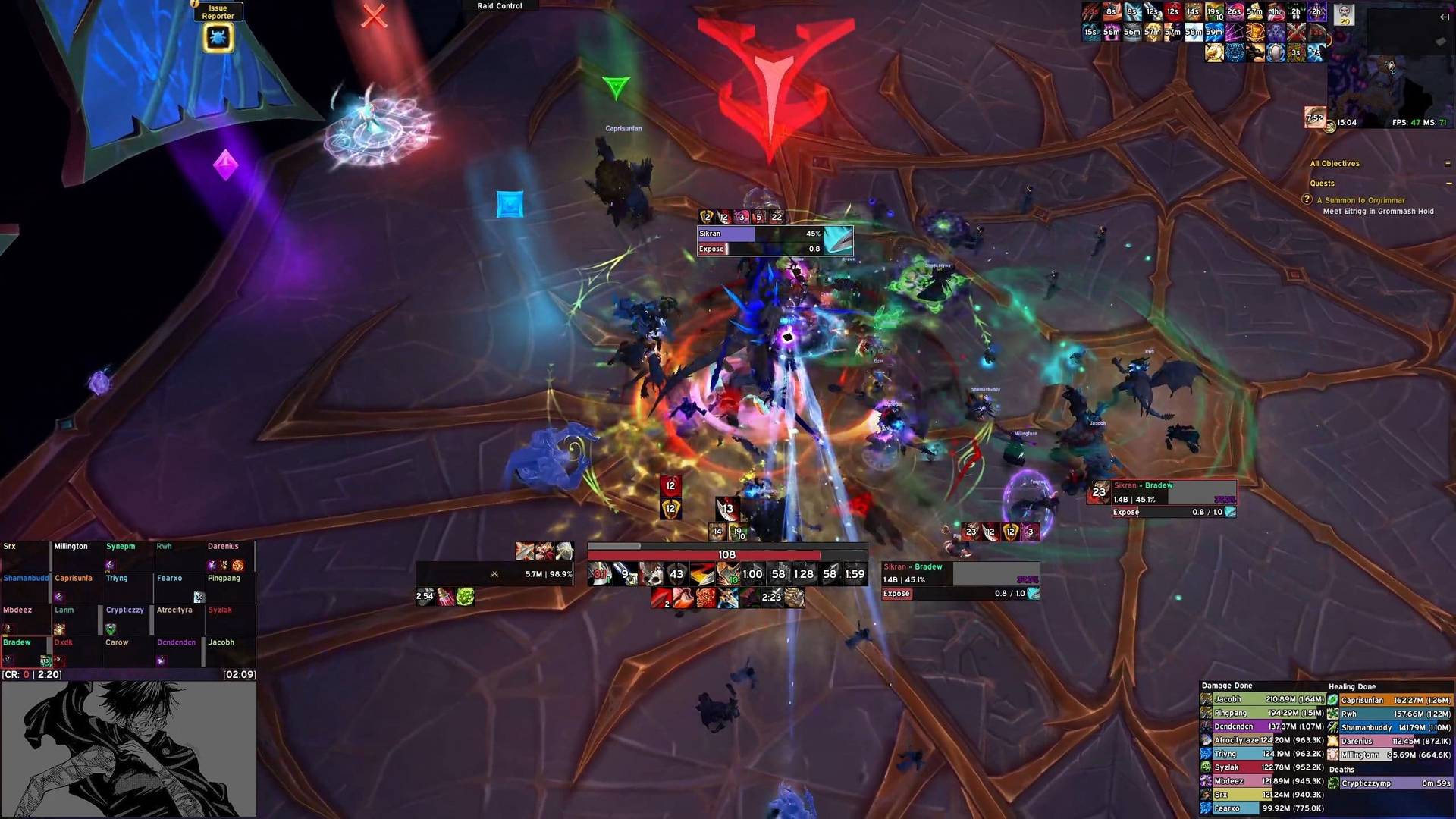Click the boss health bar showing 108
Image resolution: width=1456 pixels, height=819 pixels.
[x=726, y=555]
